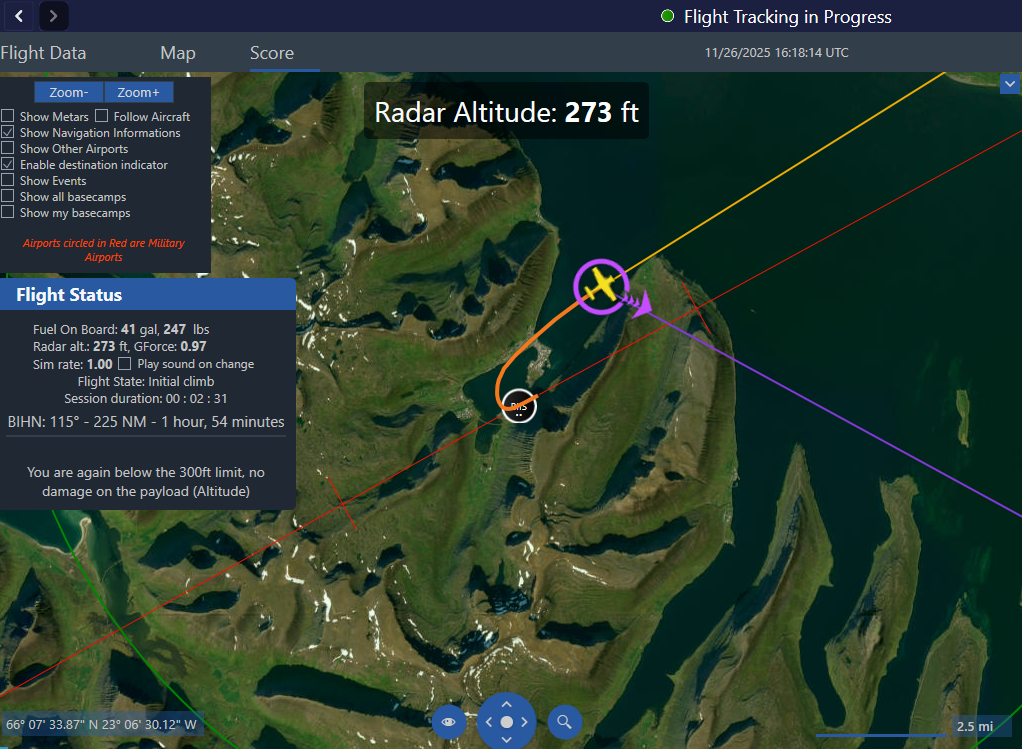Viewport: 1022px width, 749px height.
Task: Tick Show my basecamps
Action: point(8,213)
